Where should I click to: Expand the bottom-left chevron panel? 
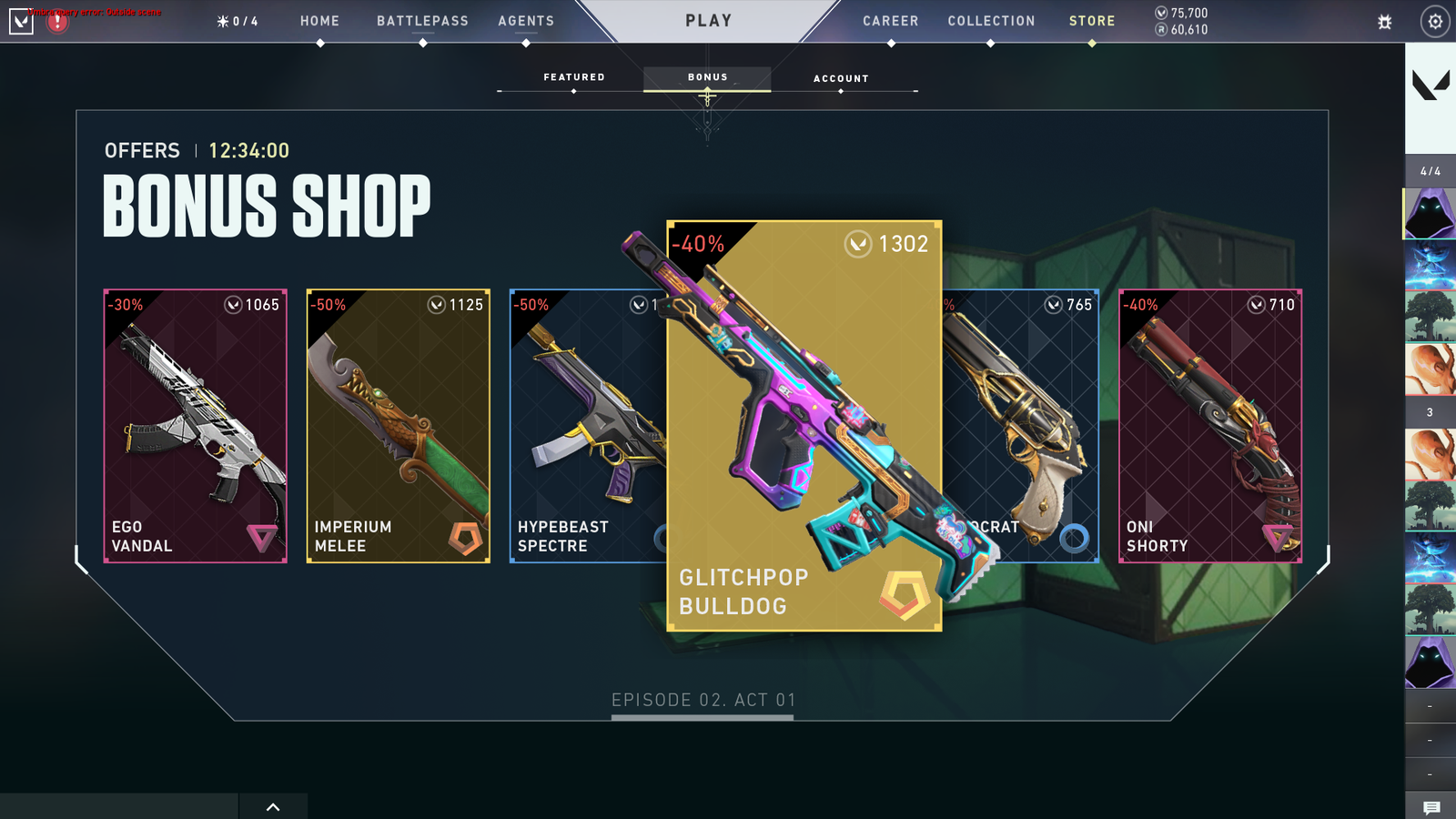pos(273,806)
